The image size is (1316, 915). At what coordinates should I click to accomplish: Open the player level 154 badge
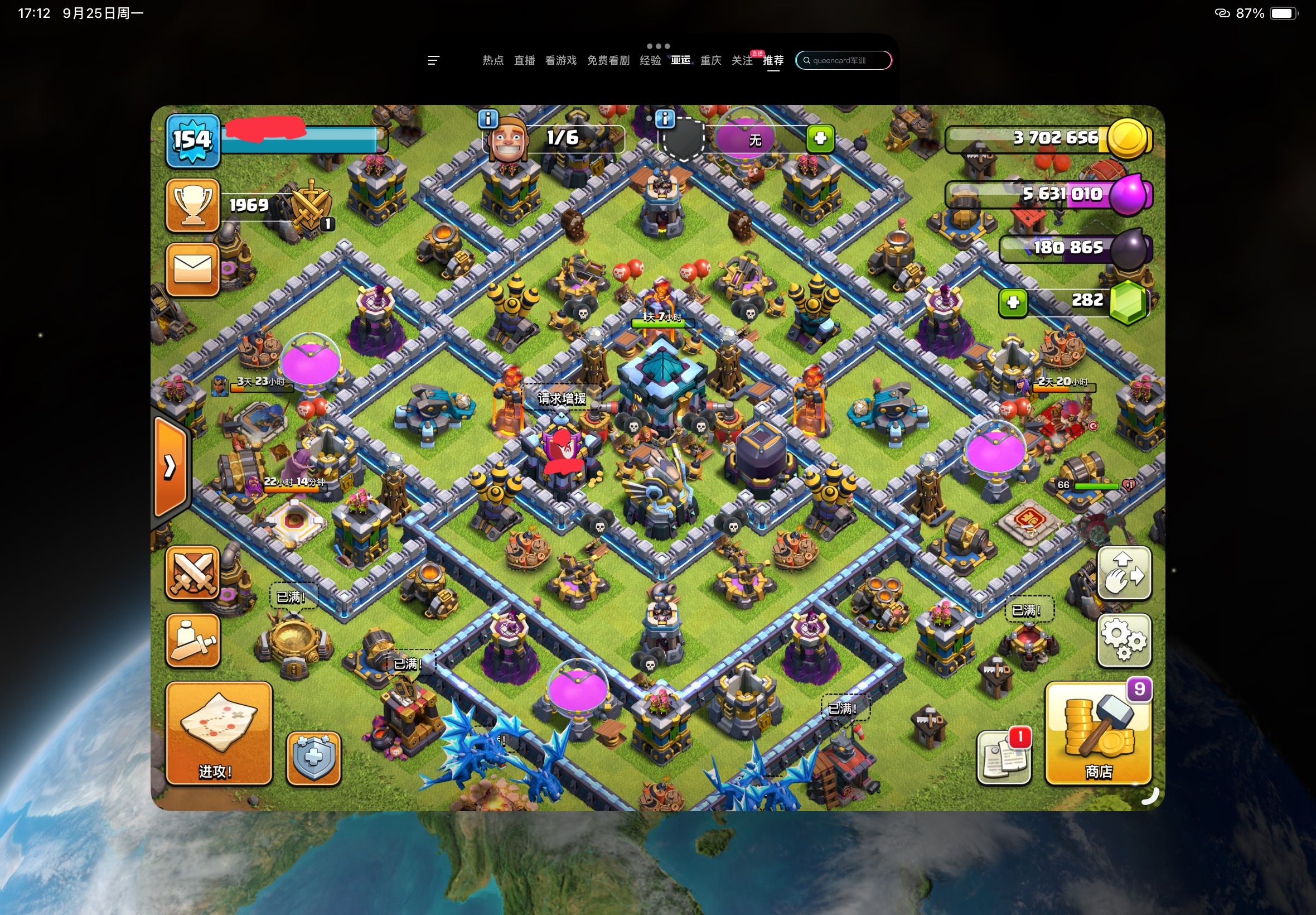[x=192, y=141]
